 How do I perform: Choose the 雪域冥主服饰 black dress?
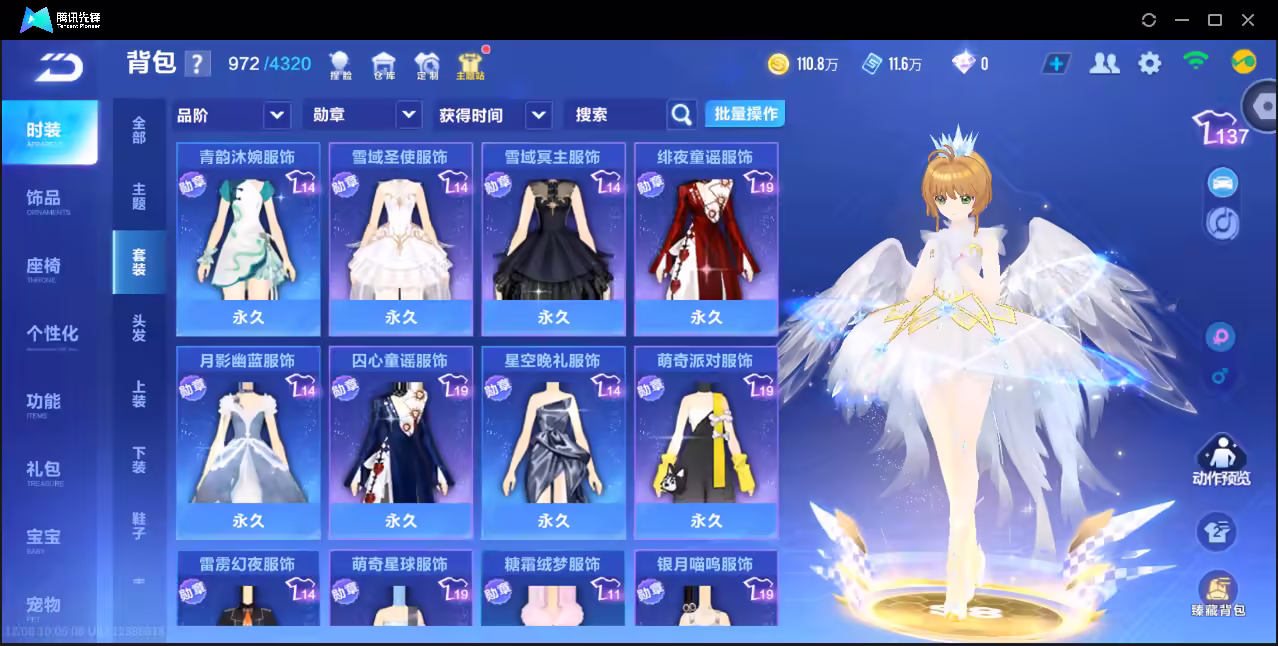pos(553,240)
